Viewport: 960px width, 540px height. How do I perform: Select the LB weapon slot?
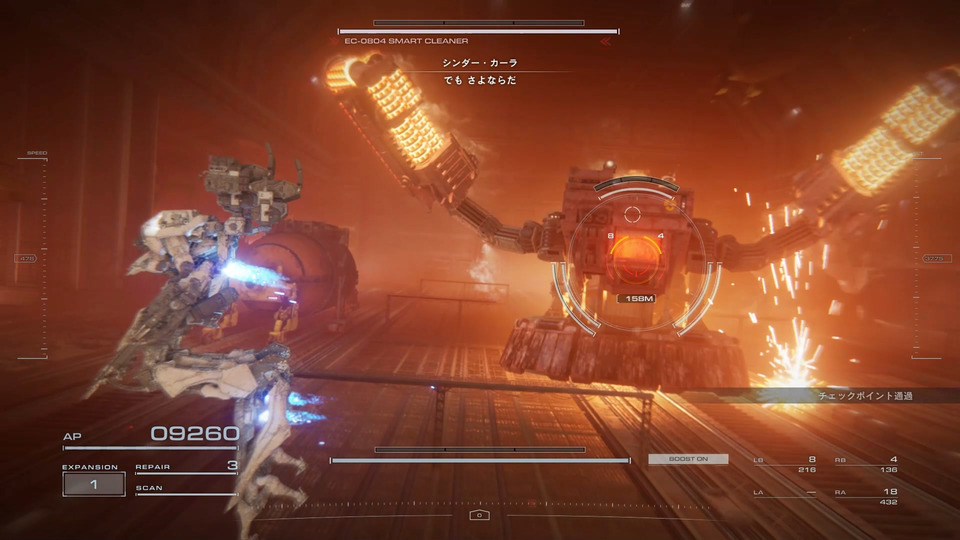coord(785,463)
